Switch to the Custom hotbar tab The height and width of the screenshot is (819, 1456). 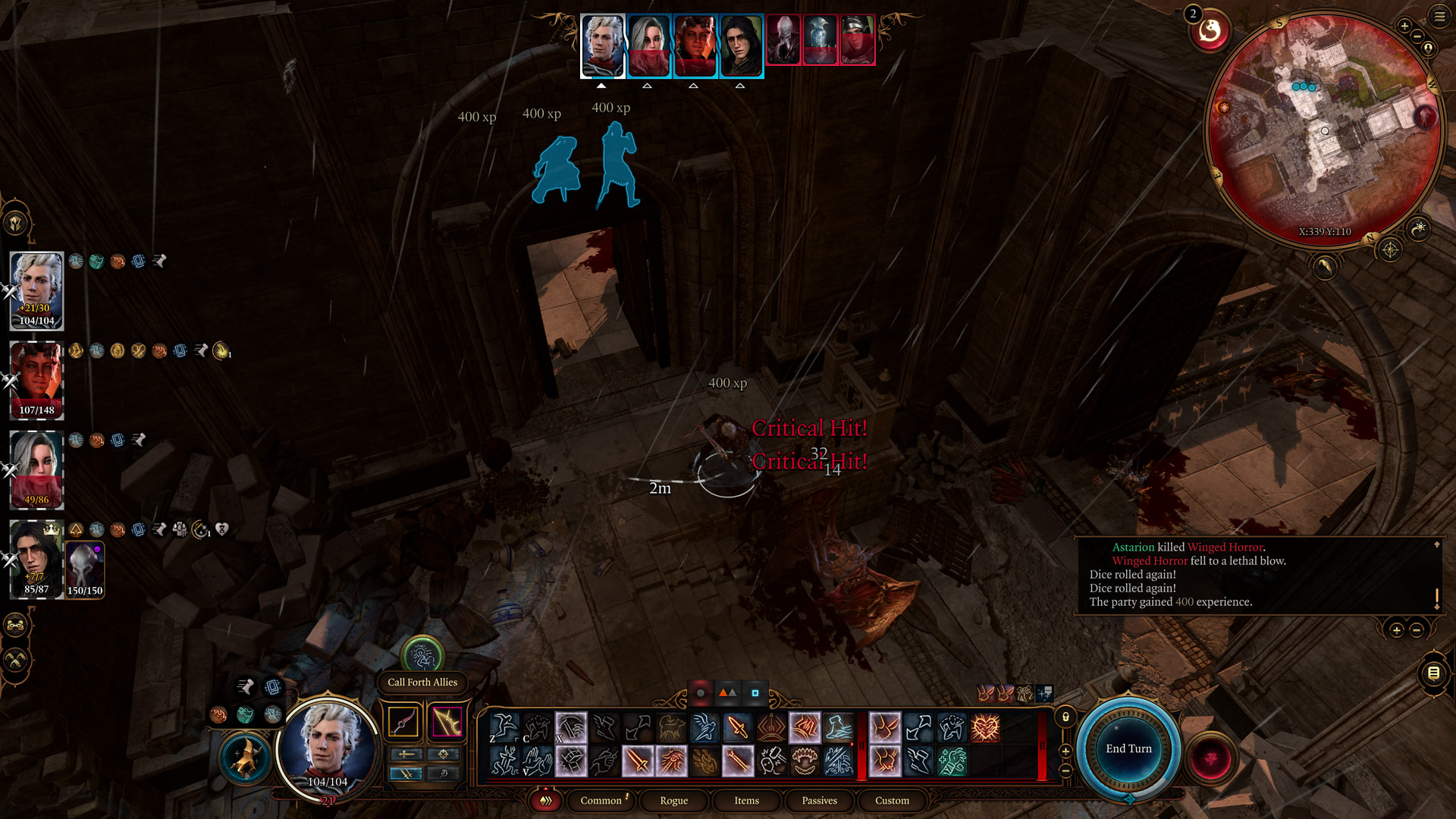tap(892, 800)
